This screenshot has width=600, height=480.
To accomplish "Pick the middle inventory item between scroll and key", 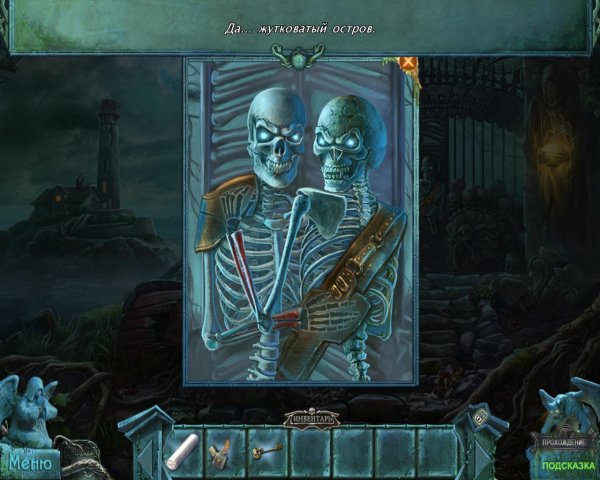I will coord(224,449).
